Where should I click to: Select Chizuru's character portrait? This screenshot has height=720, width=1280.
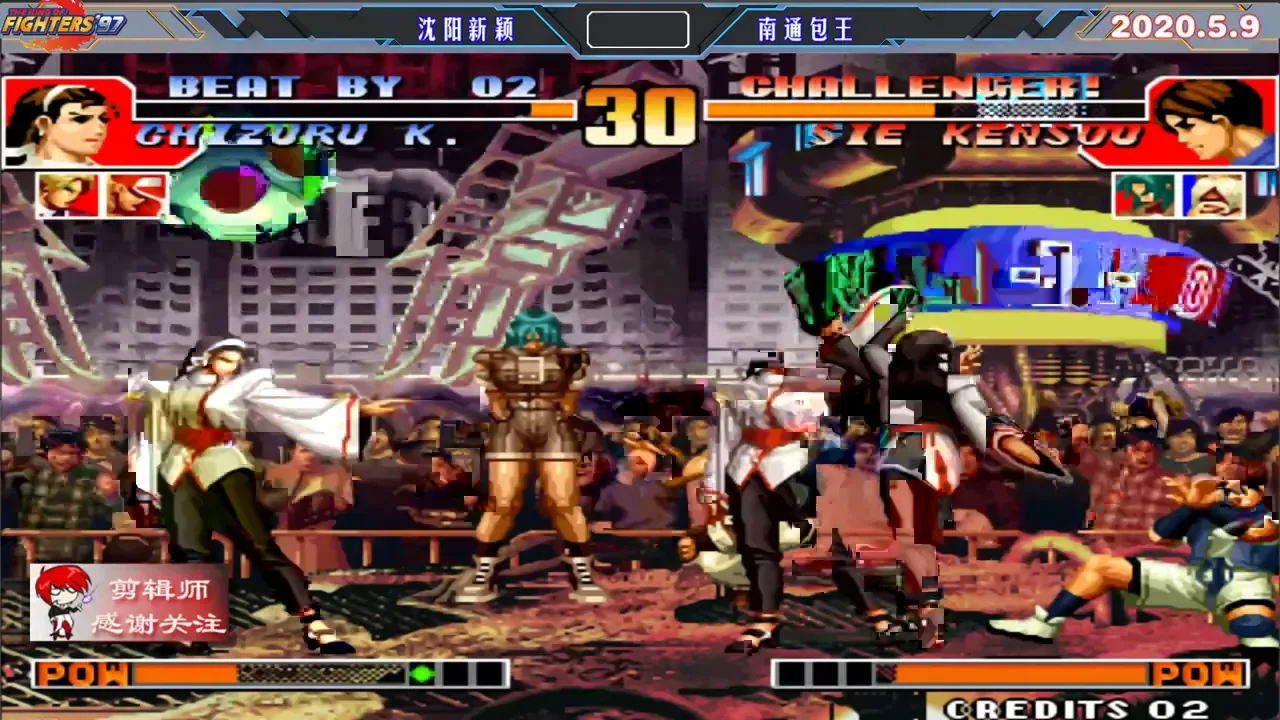click(x=66, y=121)
